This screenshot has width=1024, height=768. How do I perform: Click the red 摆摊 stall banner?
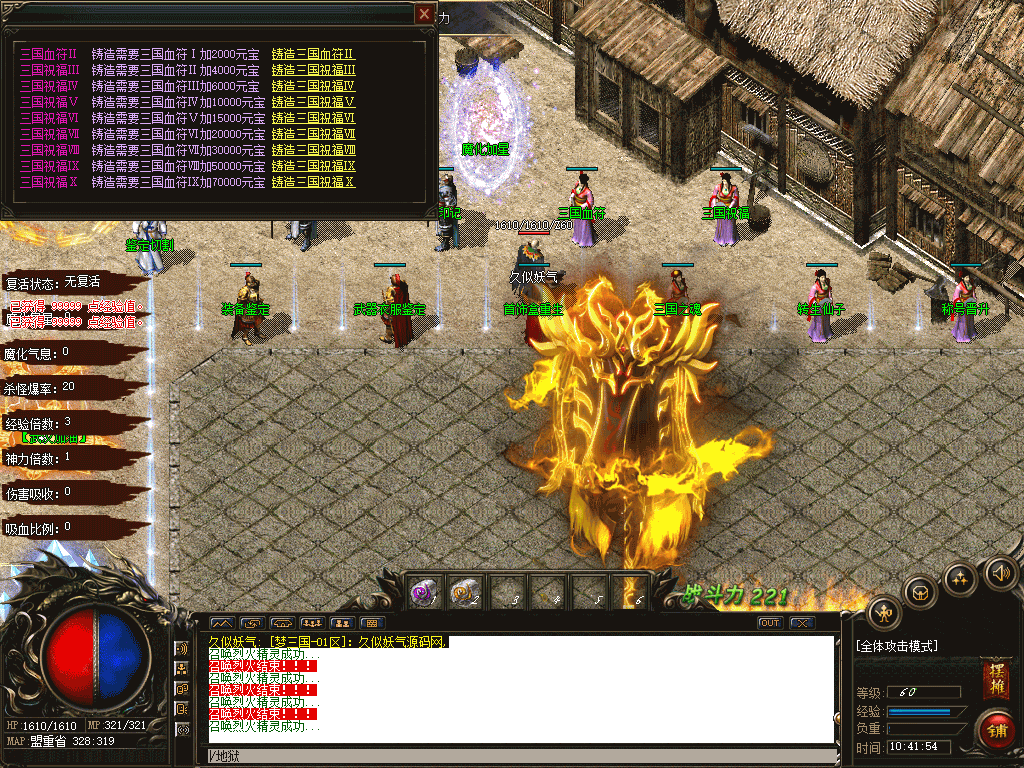(995, 680)
